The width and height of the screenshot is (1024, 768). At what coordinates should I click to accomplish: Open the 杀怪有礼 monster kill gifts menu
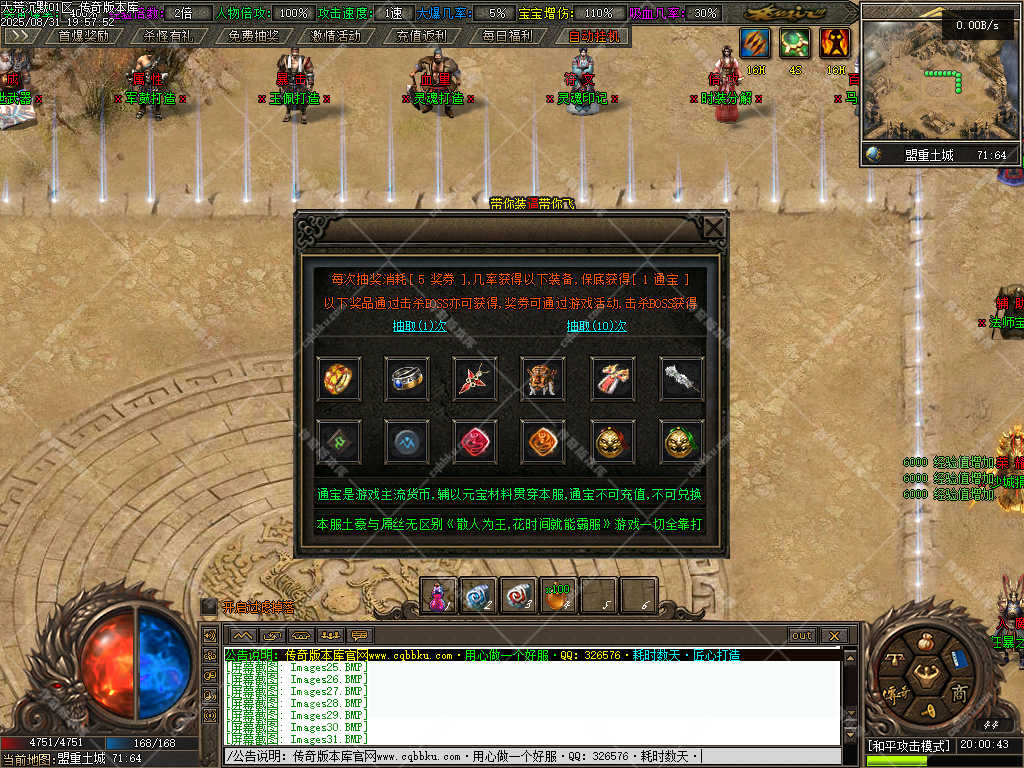[x=168, y=35]
